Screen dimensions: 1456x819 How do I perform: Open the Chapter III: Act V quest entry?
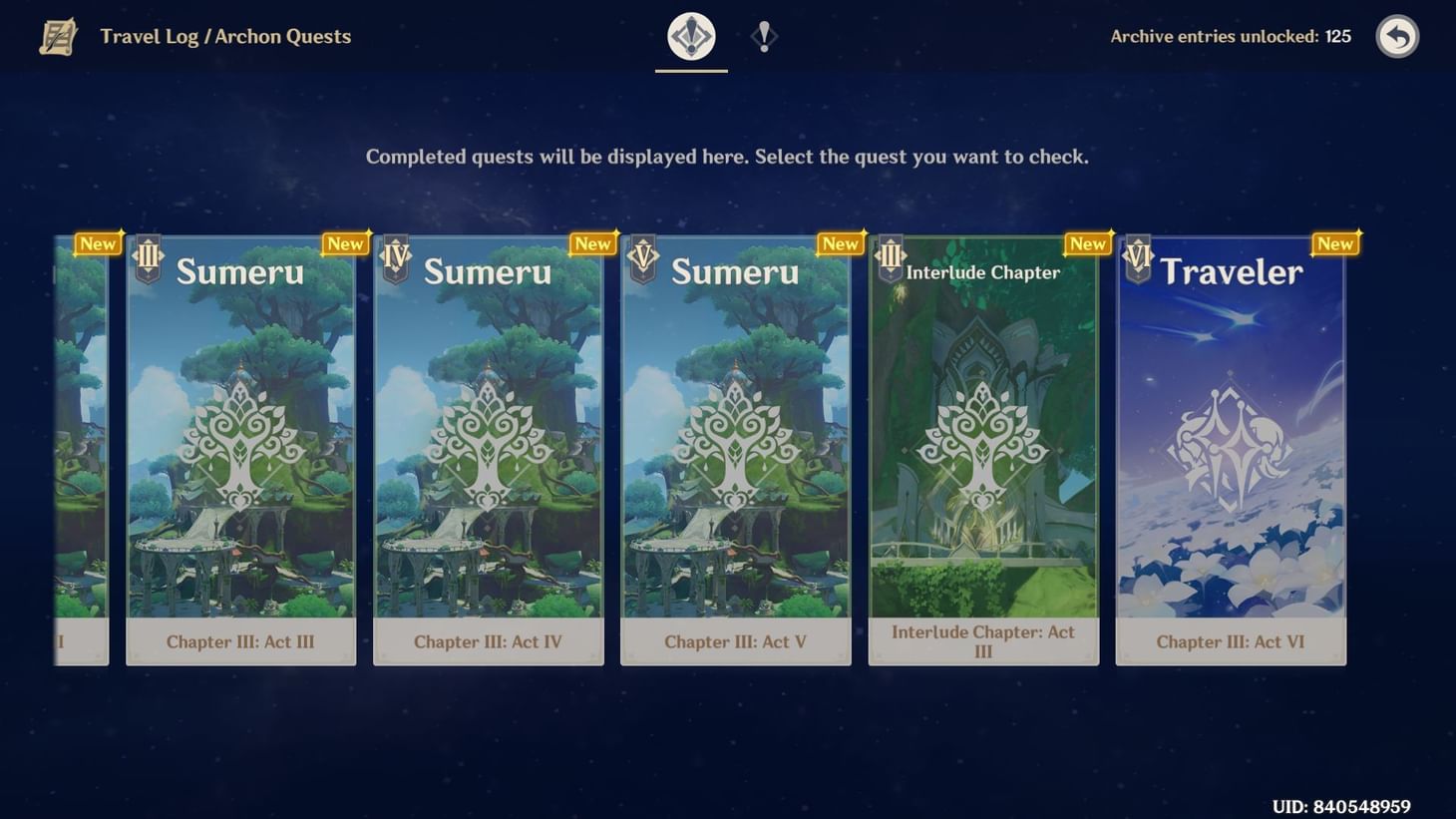(x=735, y=449)
